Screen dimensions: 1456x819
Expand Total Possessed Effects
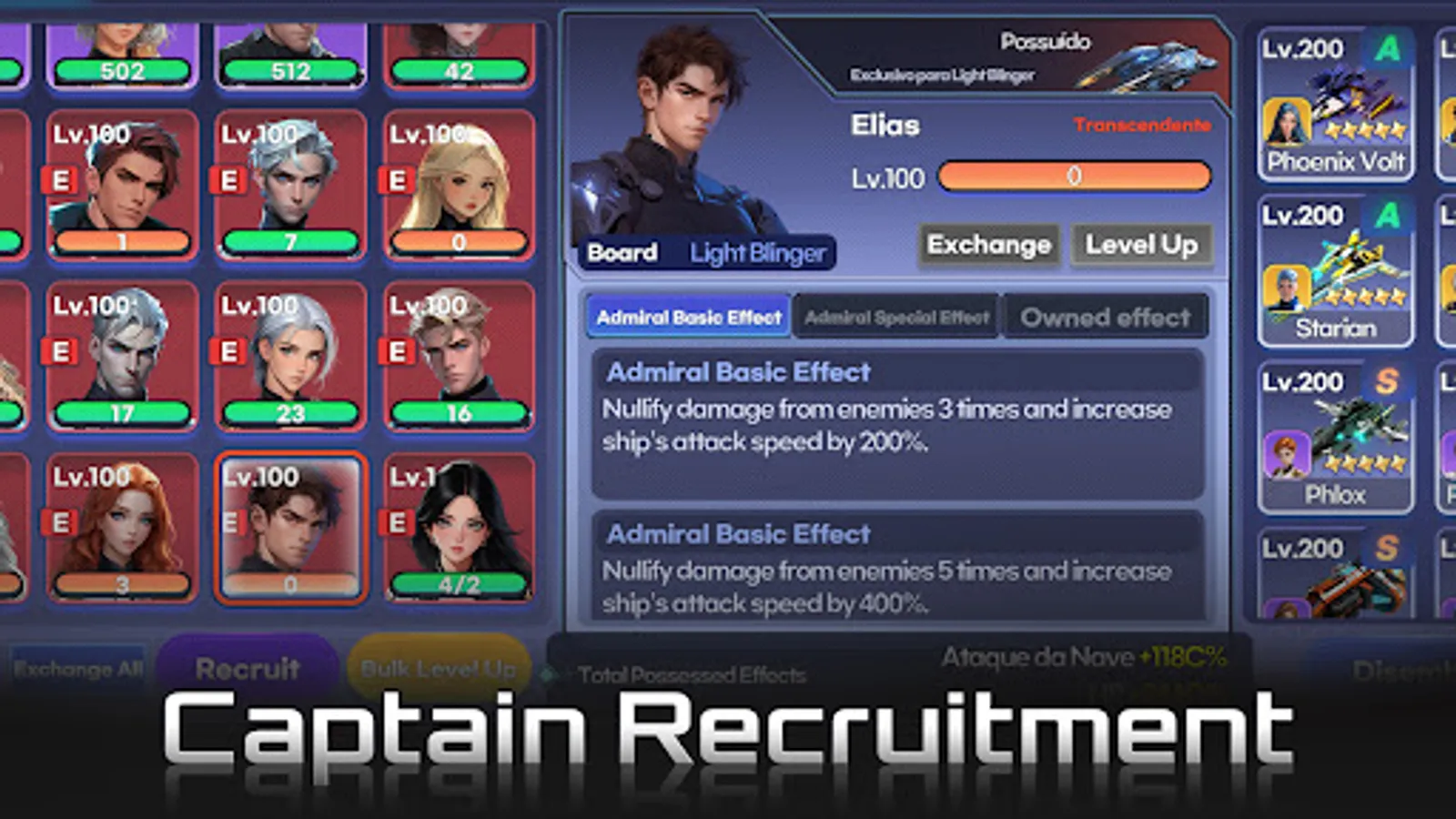(694, 674)
